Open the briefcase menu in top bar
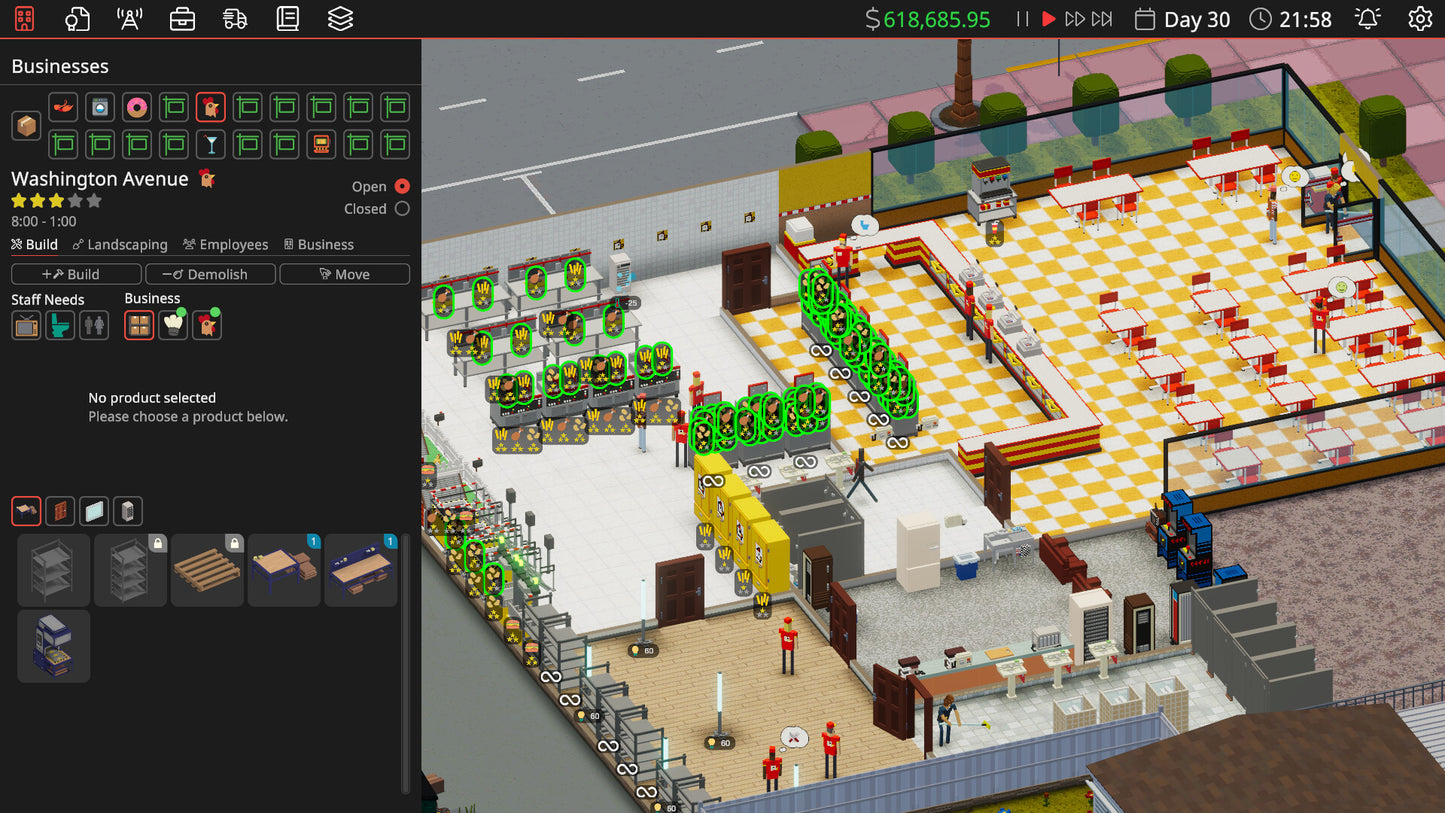This screenshot has height=813, width=1445. click(182, 19)
